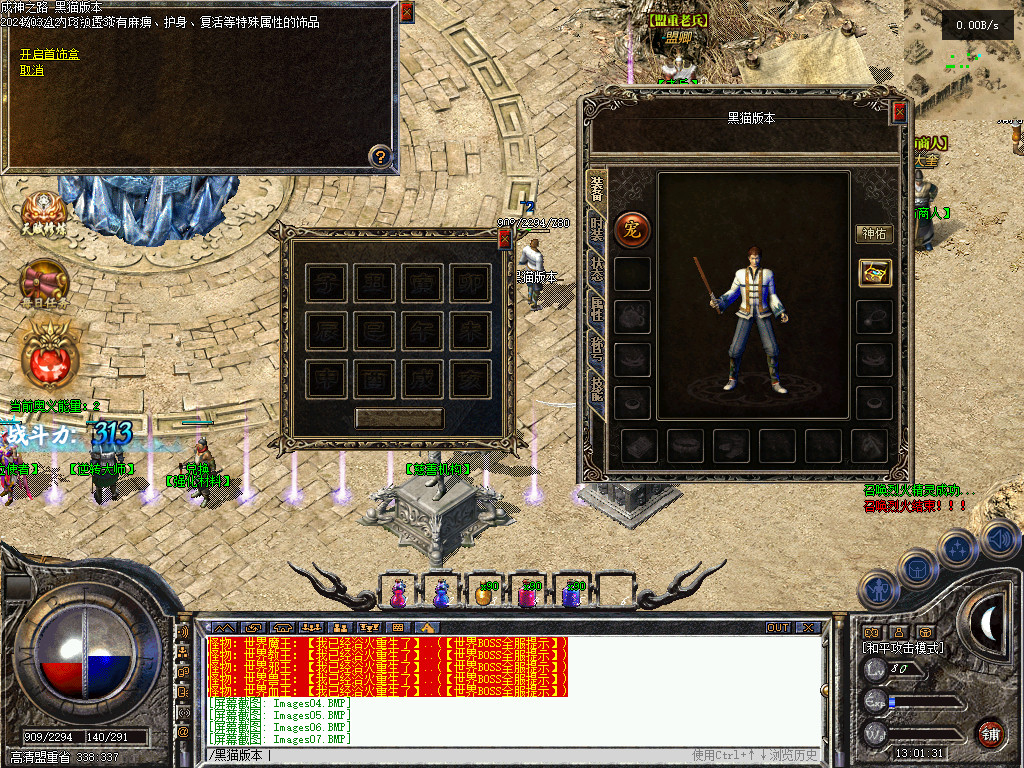Open the 技能 skills tab

click(596, 390)
